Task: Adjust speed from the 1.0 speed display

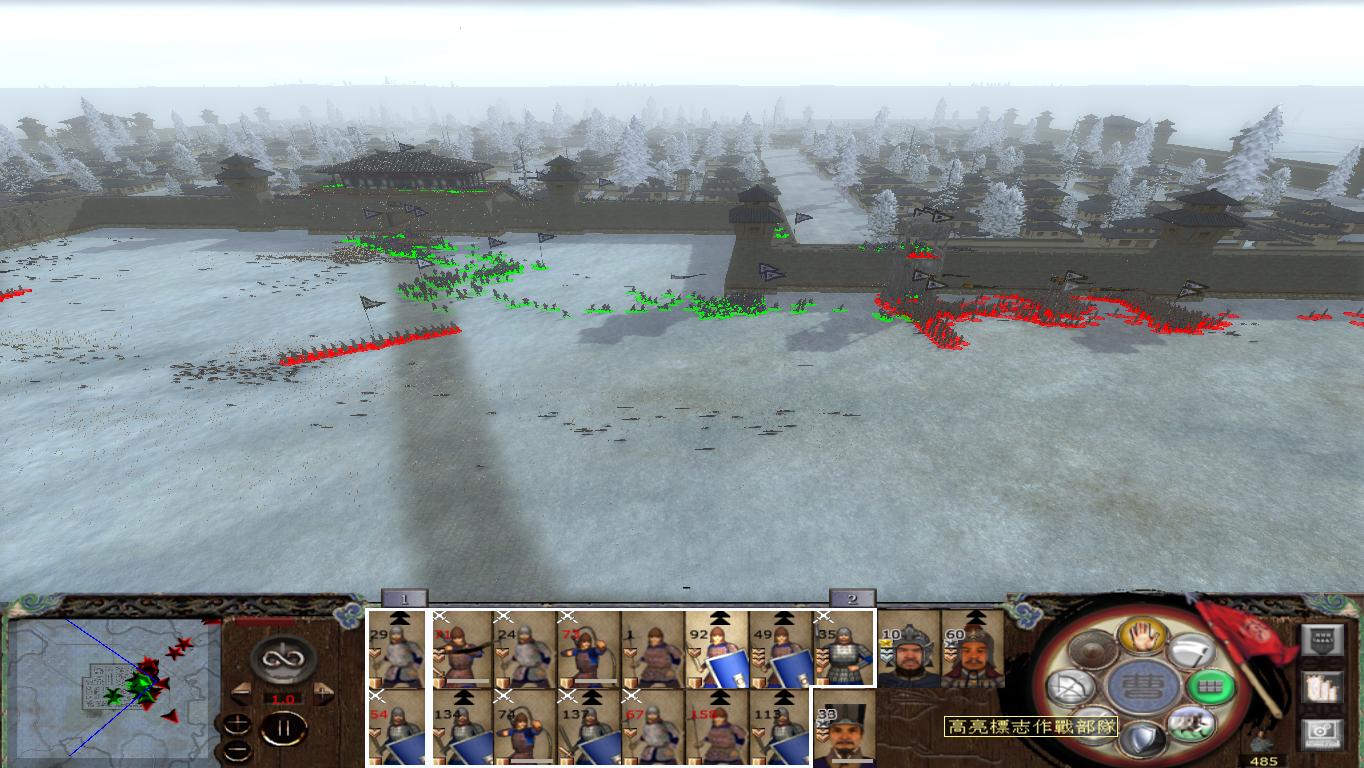Action: click(x=283, y=698)
